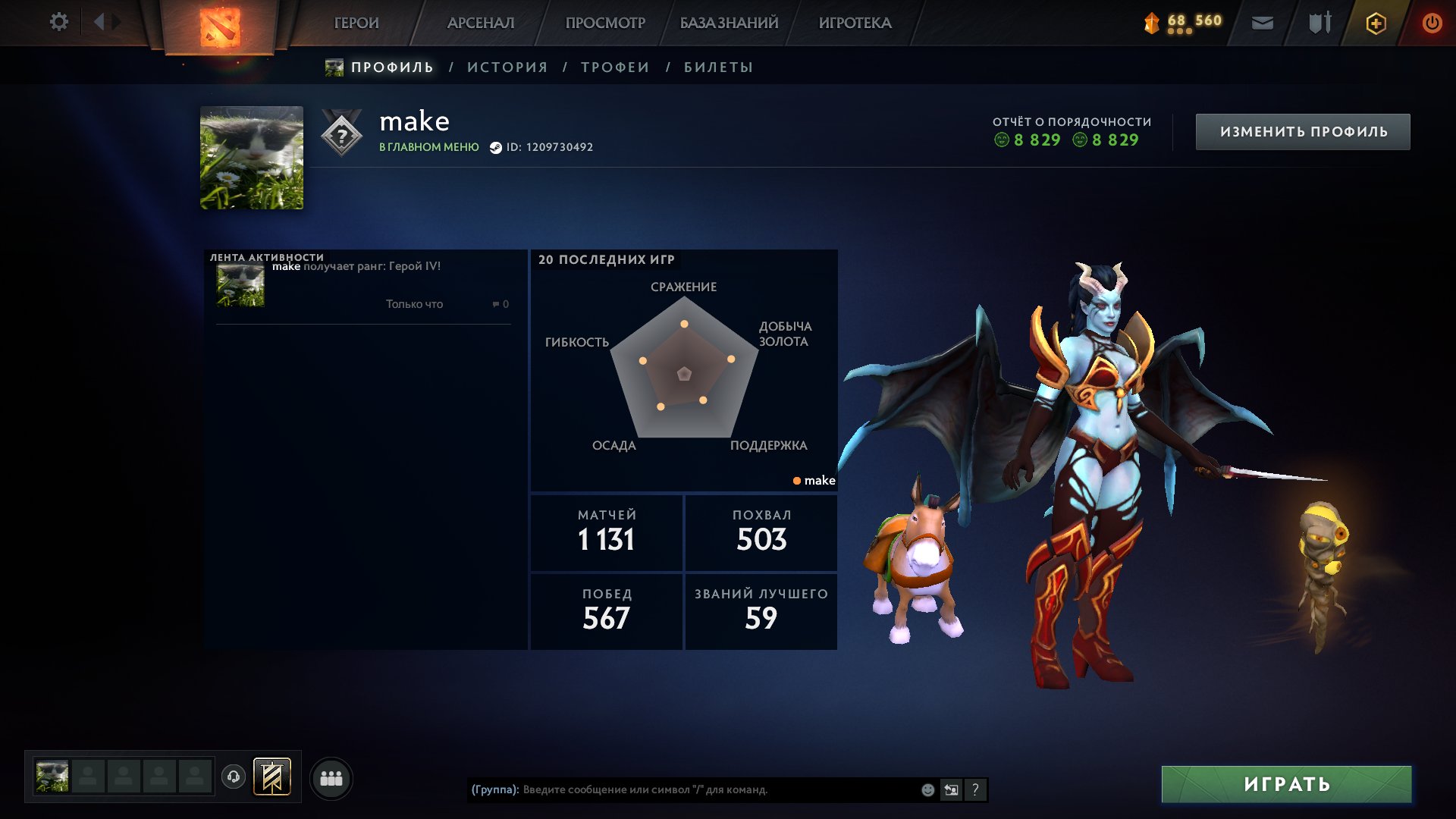
Task: Switch to the ИСТОРИЯ tab
Action: click(x=507, y=67)
